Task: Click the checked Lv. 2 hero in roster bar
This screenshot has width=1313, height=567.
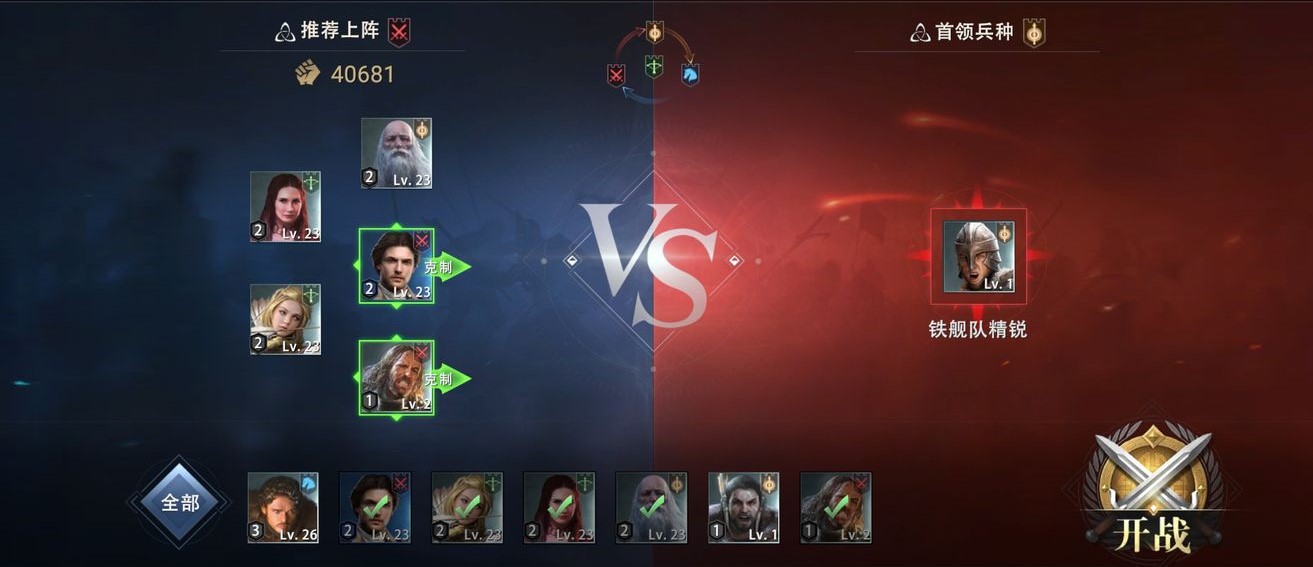Action: [836, 507]
